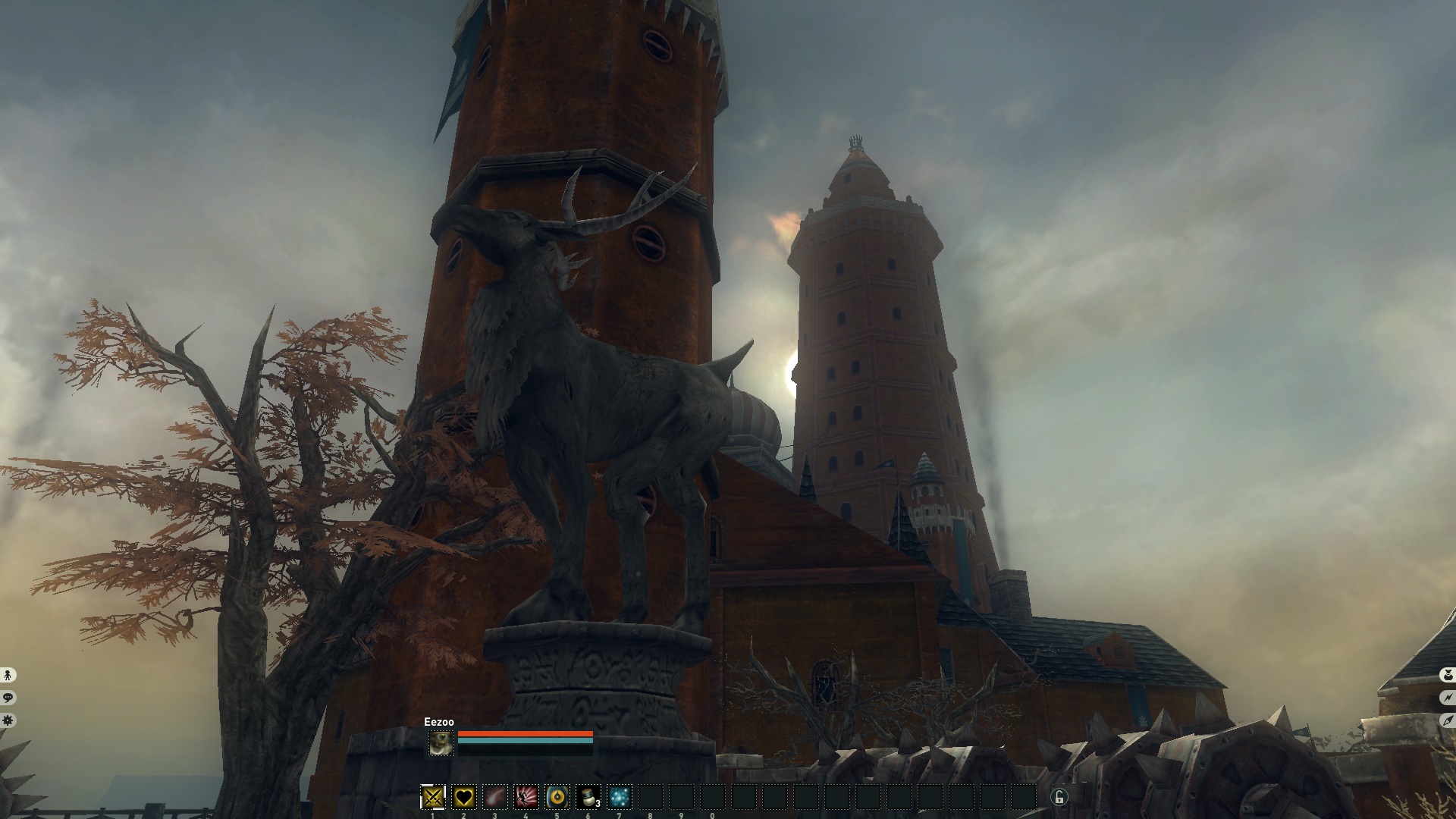The height and width of the screenshot is (819, 1456).
Task: Open the chat speech bubble button
Action: (x=8, y=698)
